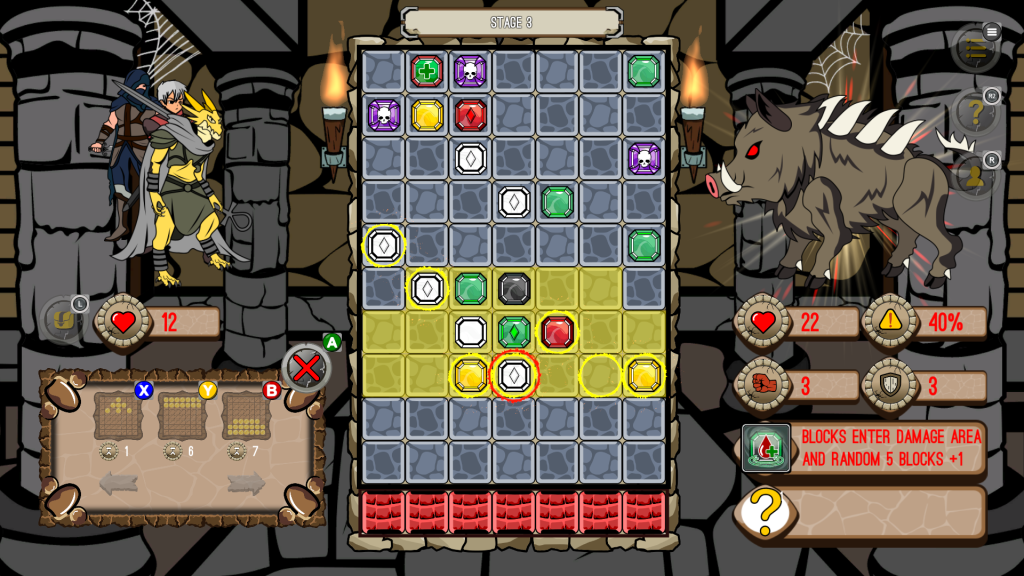The height and width of the screenshot is (576, 1024).
Task: Select the green gem in the highlighted area
Action: (x=514, y=331)
